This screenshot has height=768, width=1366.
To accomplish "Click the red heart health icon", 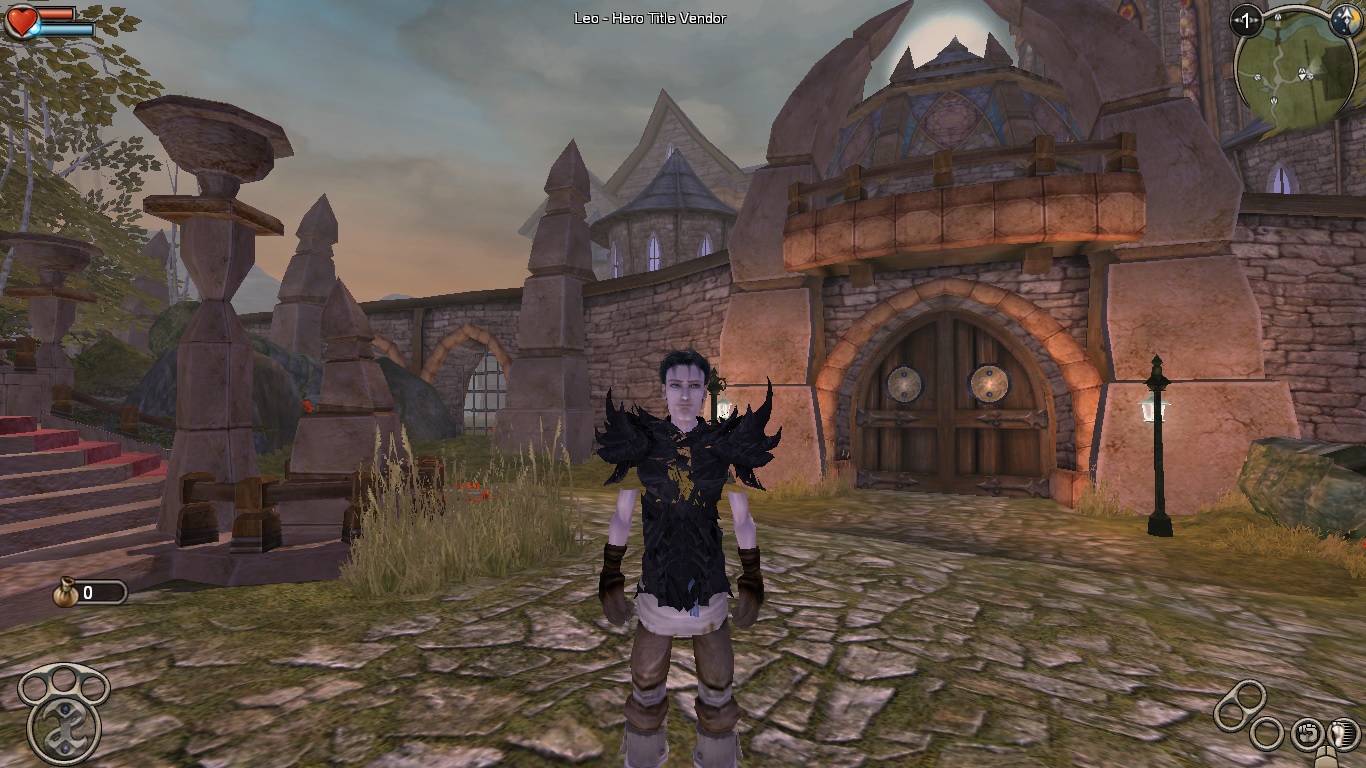I will click(21, 21).
